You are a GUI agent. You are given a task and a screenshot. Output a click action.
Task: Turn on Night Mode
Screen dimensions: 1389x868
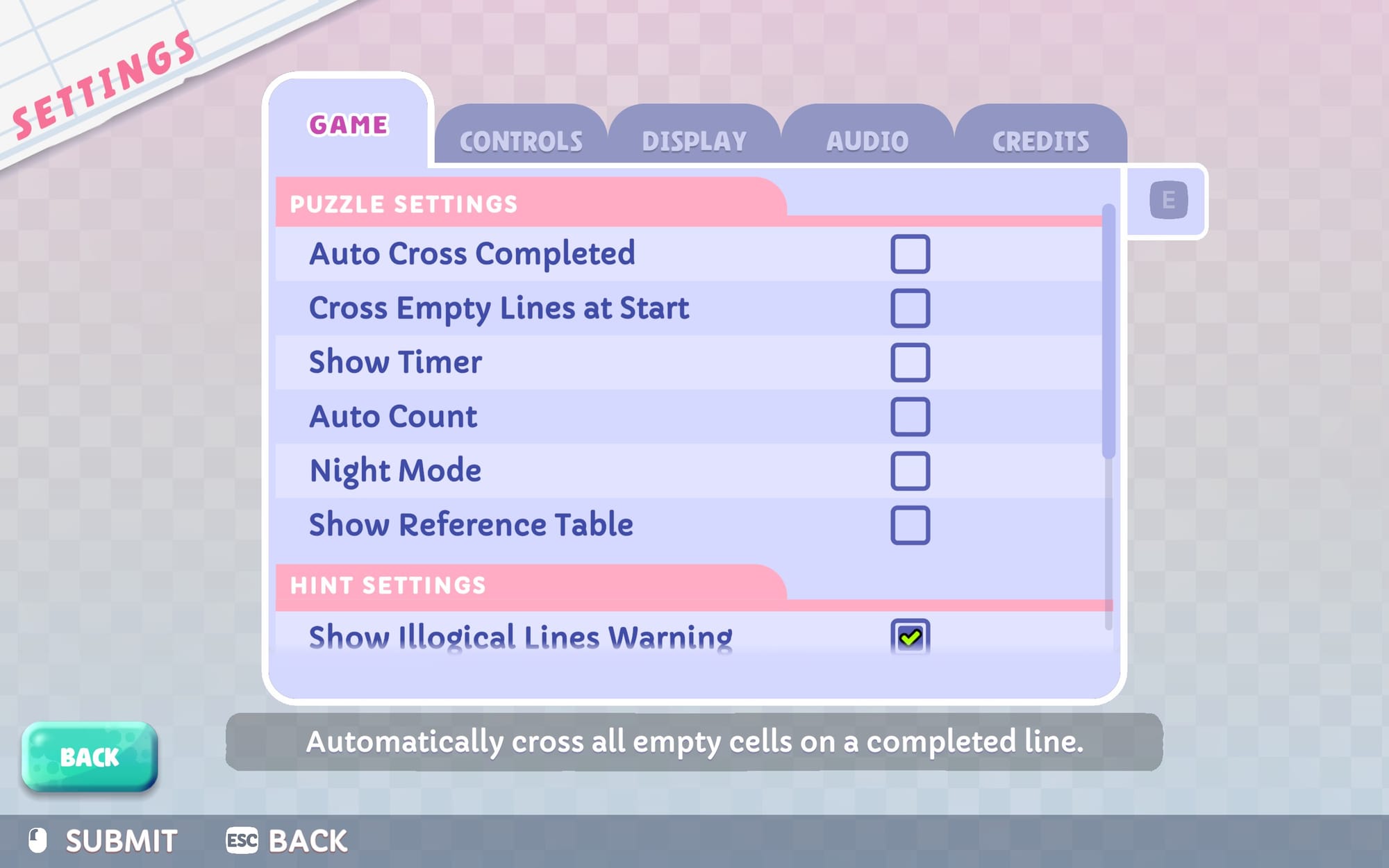pos(911,471)
